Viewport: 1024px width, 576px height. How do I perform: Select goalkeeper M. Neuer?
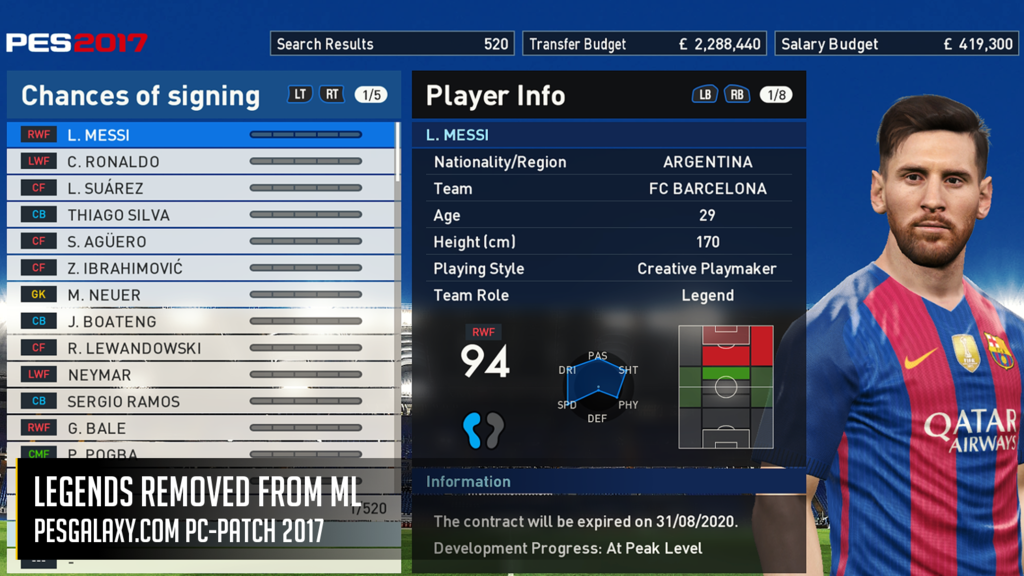(x=200, y=295)
